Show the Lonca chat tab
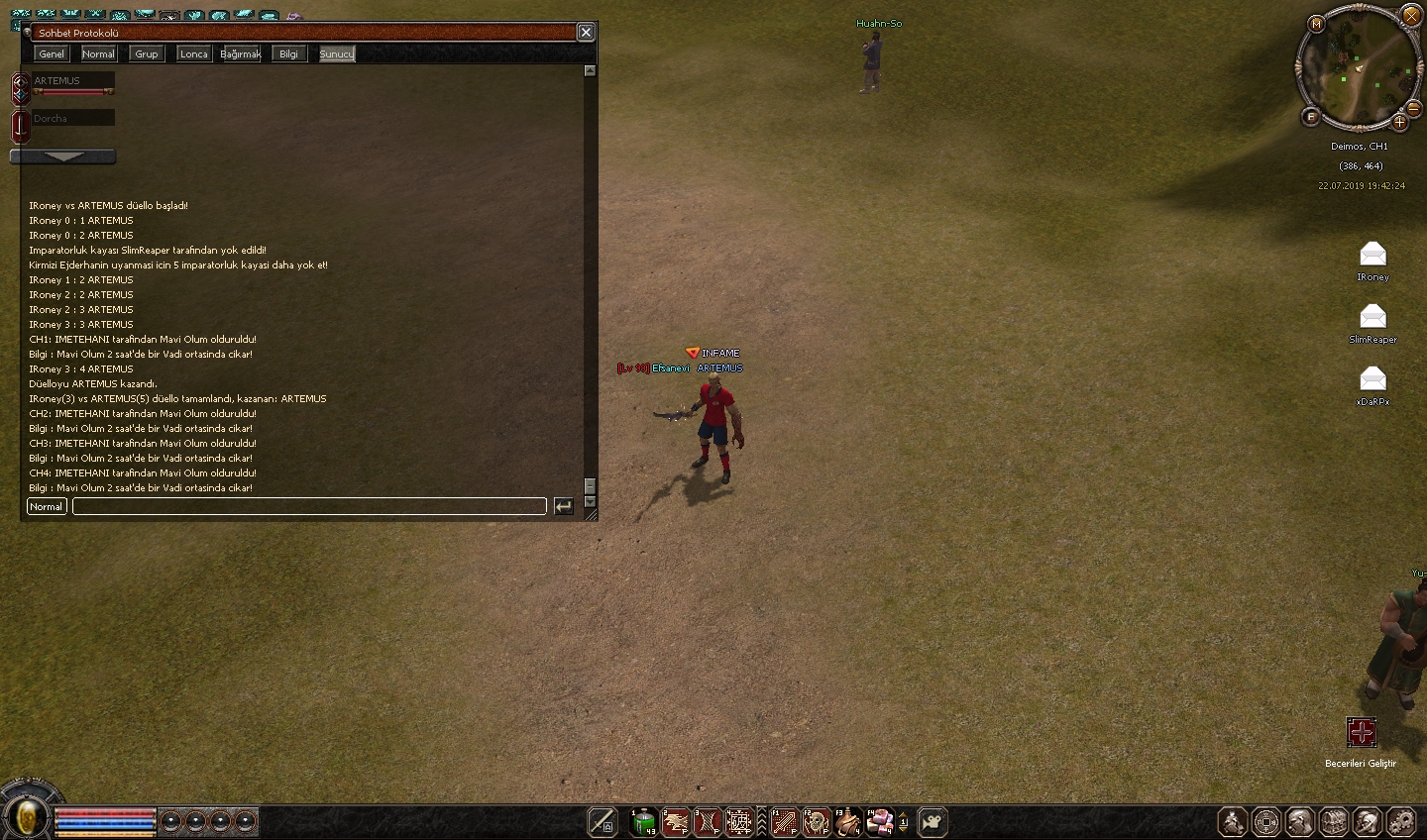 click(x=193, y=53)
